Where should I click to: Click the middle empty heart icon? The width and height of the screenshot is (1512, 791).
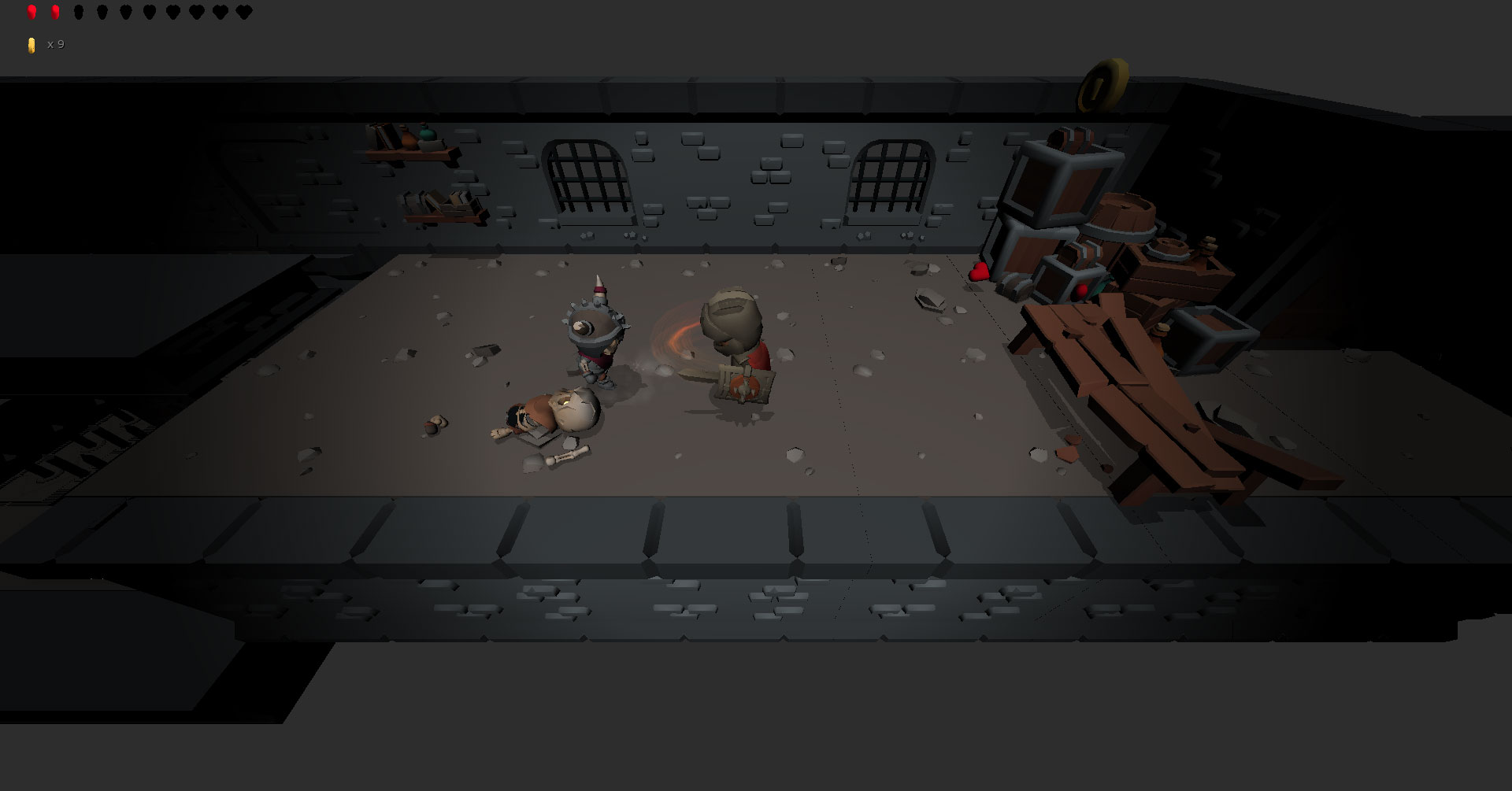[150, 12]
